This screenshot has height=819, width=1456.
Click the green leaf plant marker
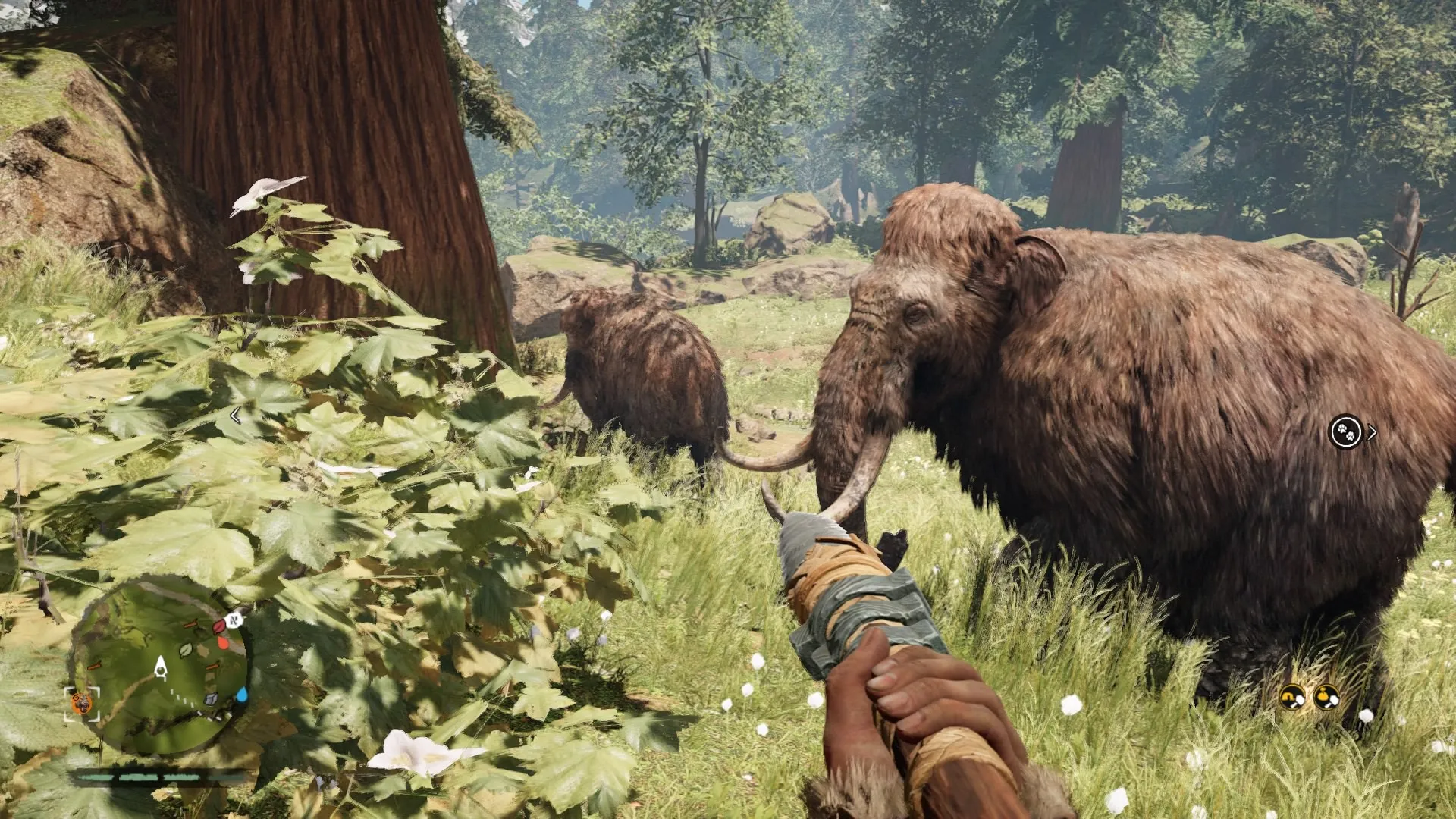186,649
